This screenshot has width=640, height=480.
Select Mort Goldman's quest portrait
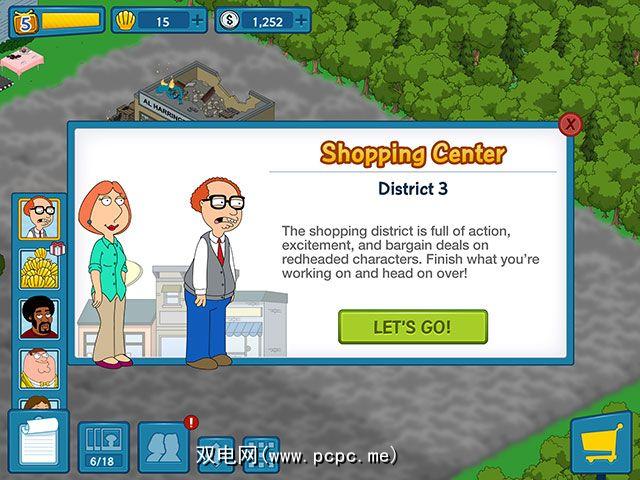[39, 218]
